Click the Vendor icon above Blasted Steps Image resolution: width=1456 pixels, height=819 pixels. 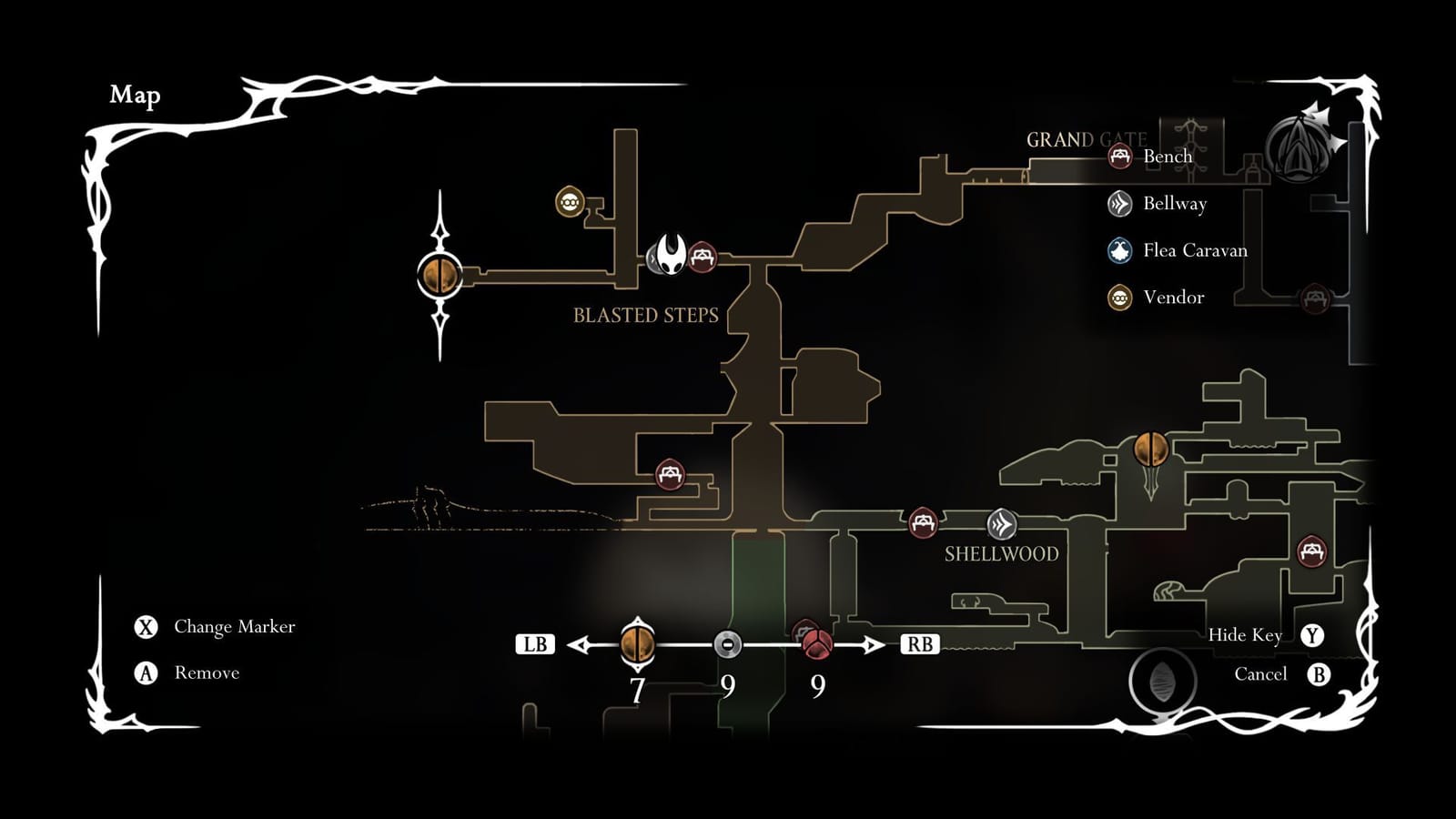pos(569,202)
